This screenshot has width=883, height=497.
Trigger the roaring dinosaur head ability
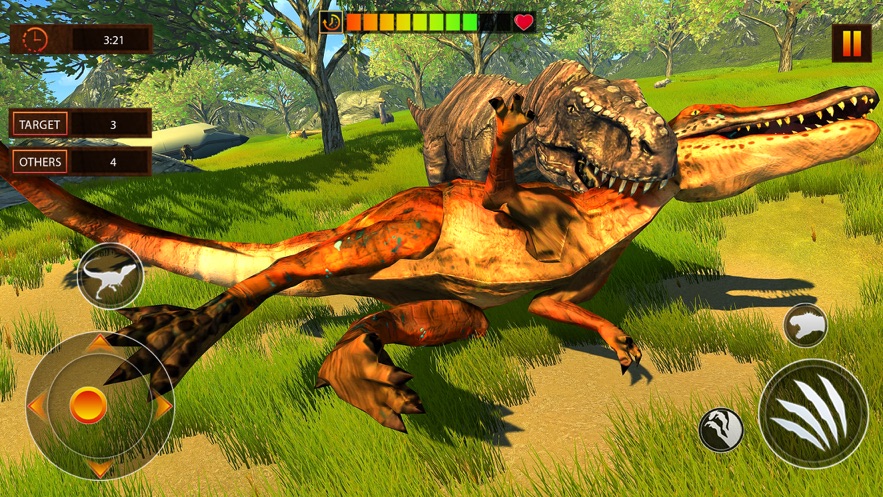point(805,325)
